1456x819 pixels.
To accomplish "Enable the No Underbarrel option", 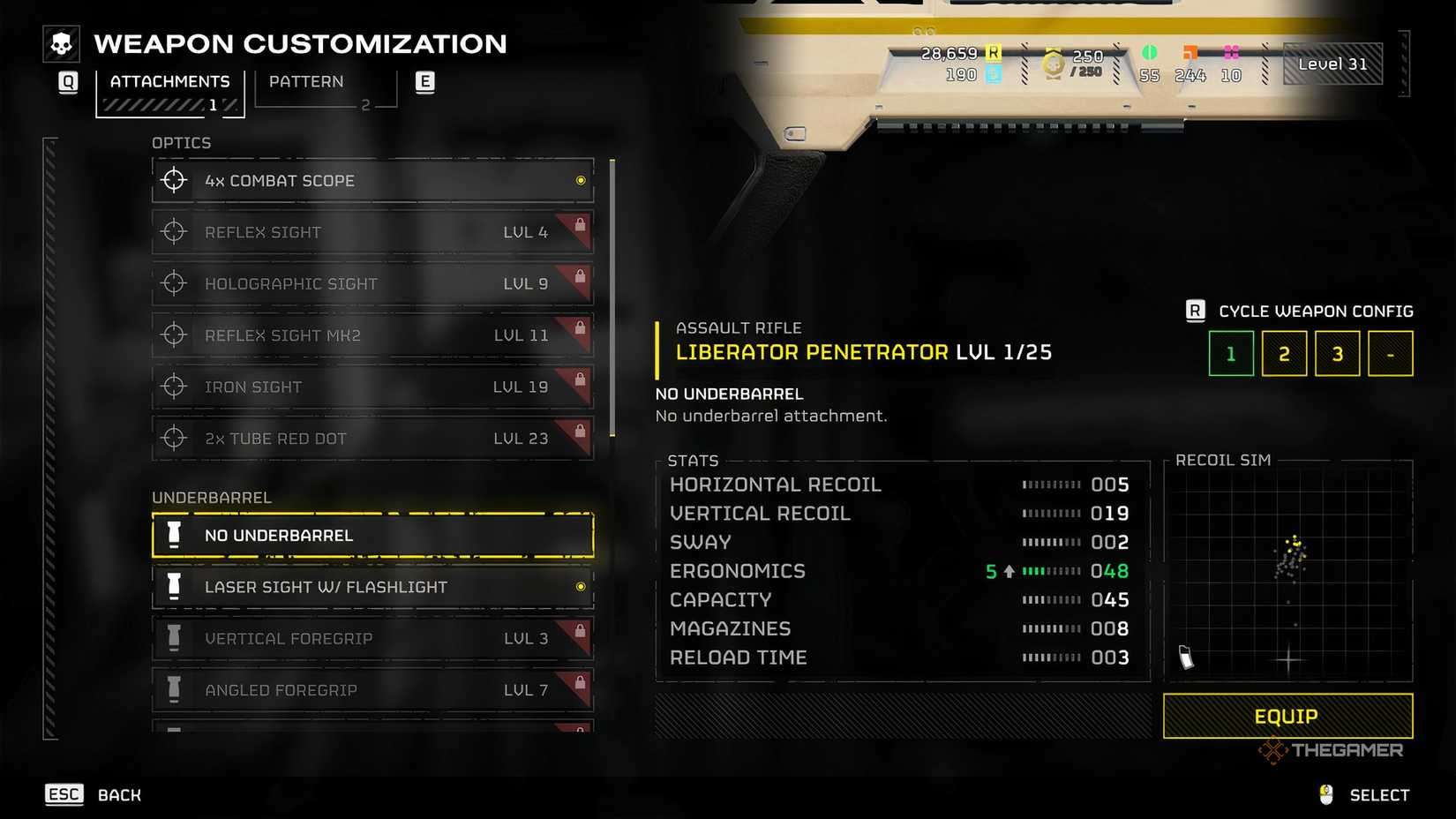I will point(371,534).
